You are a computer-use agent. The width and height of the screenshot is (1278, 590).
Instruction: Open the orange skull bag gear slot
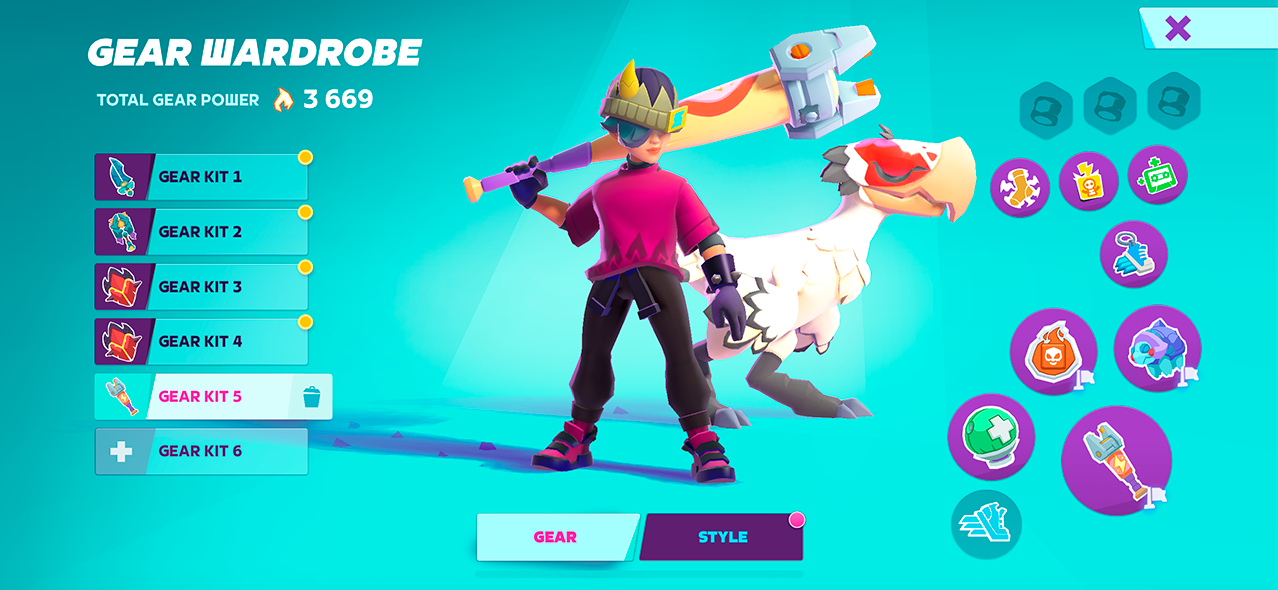pyautogui.click(x=1053, y=351)
